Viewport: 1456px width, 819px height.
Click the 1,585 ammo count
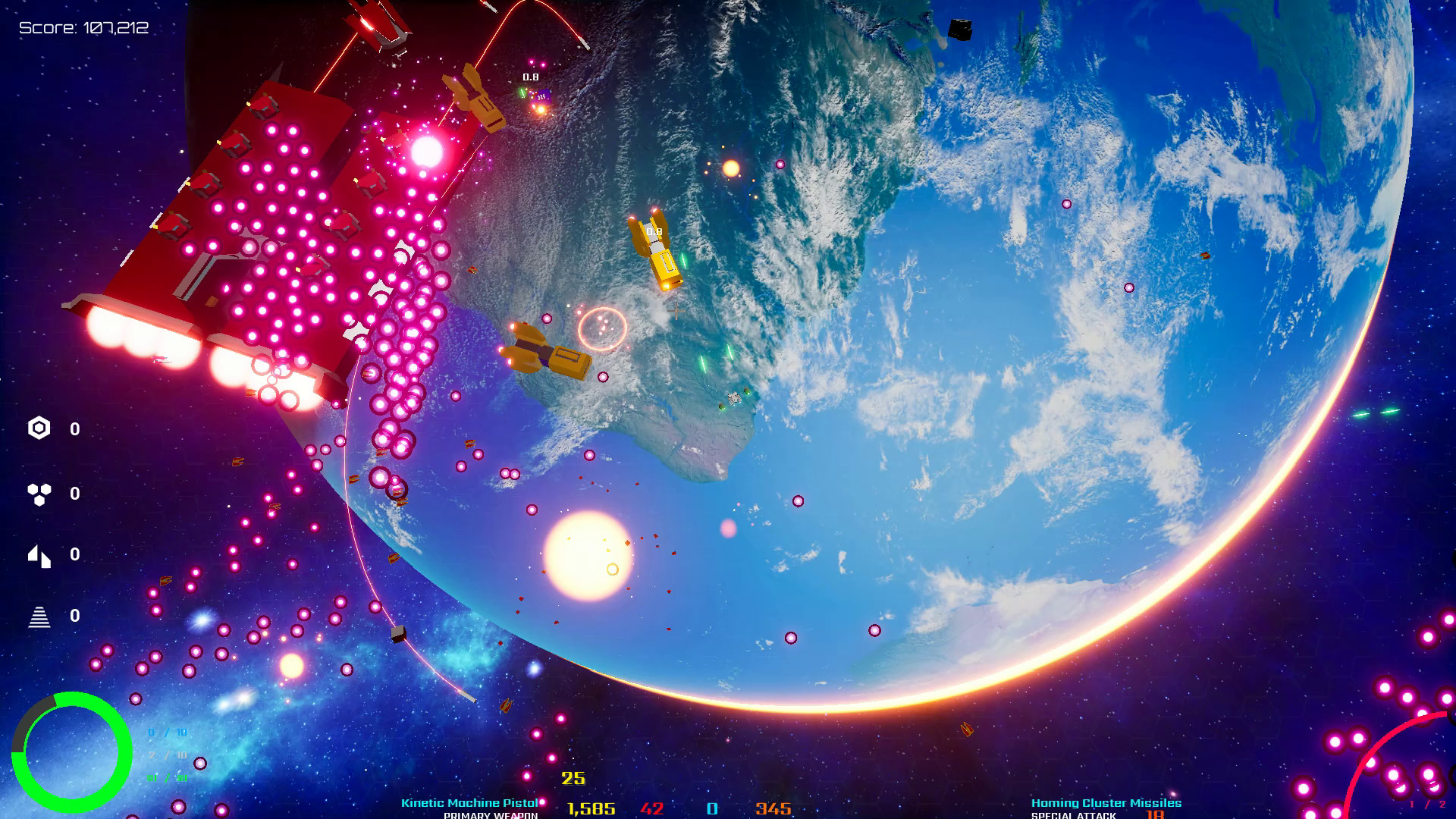592,808
